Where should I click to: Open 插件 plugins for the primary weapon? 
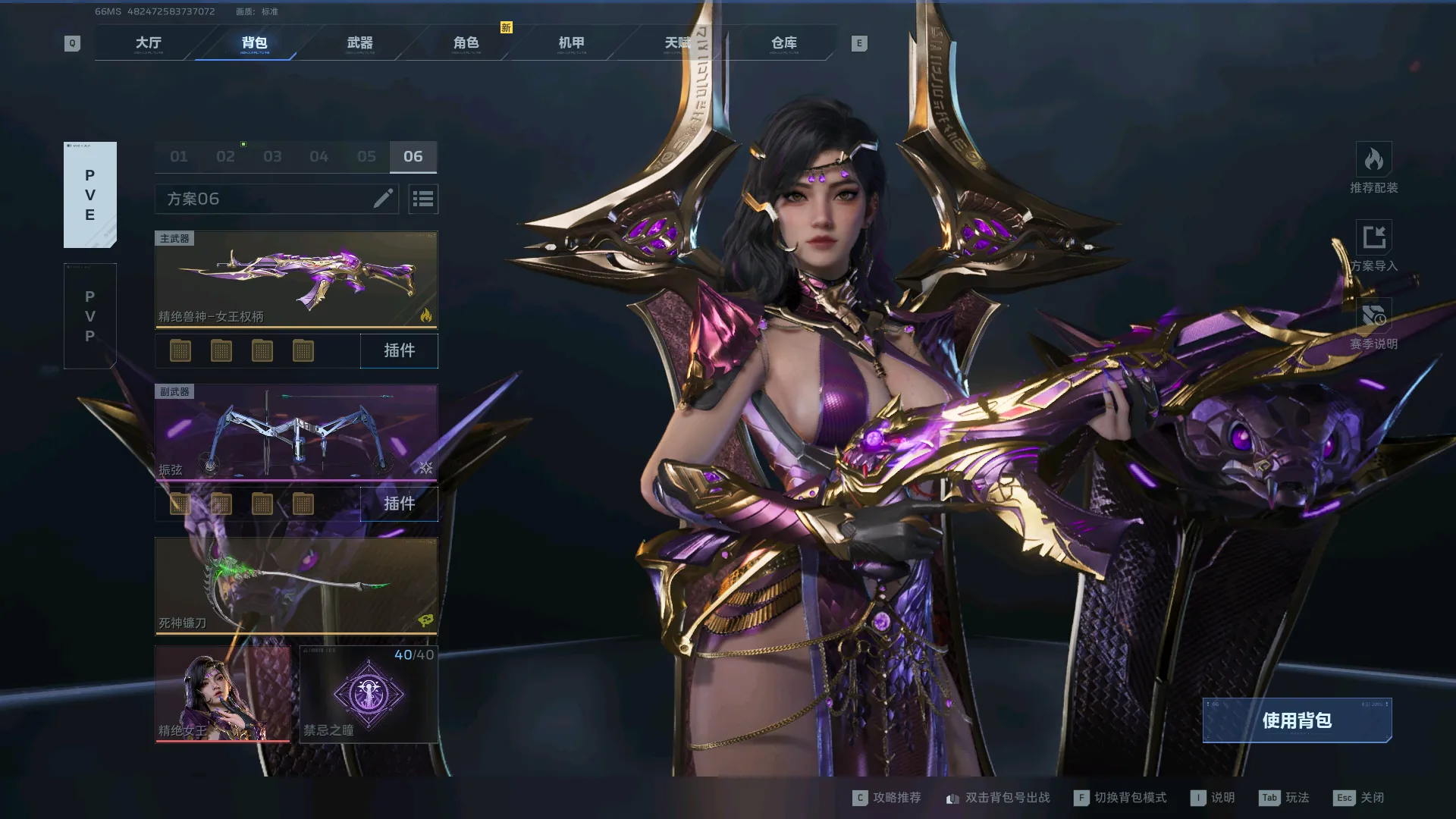pyautogui.click(x=399, y=350)
